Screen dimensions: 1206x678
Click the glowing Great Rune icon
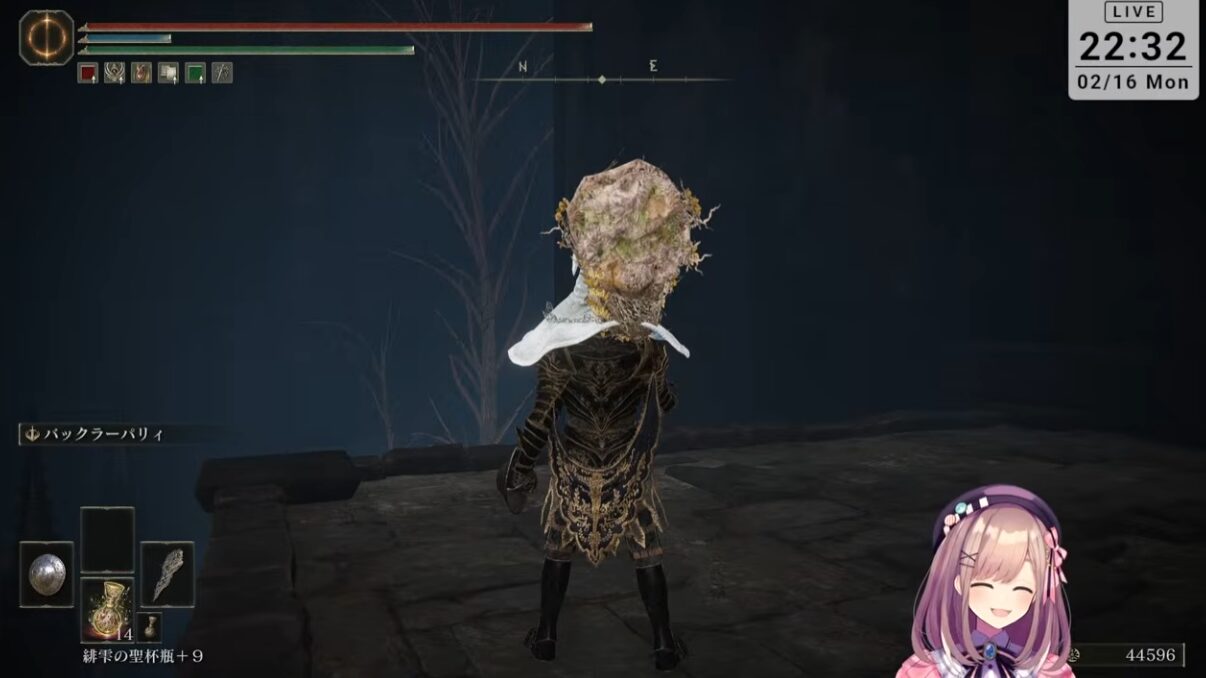[x=46, y=38]
